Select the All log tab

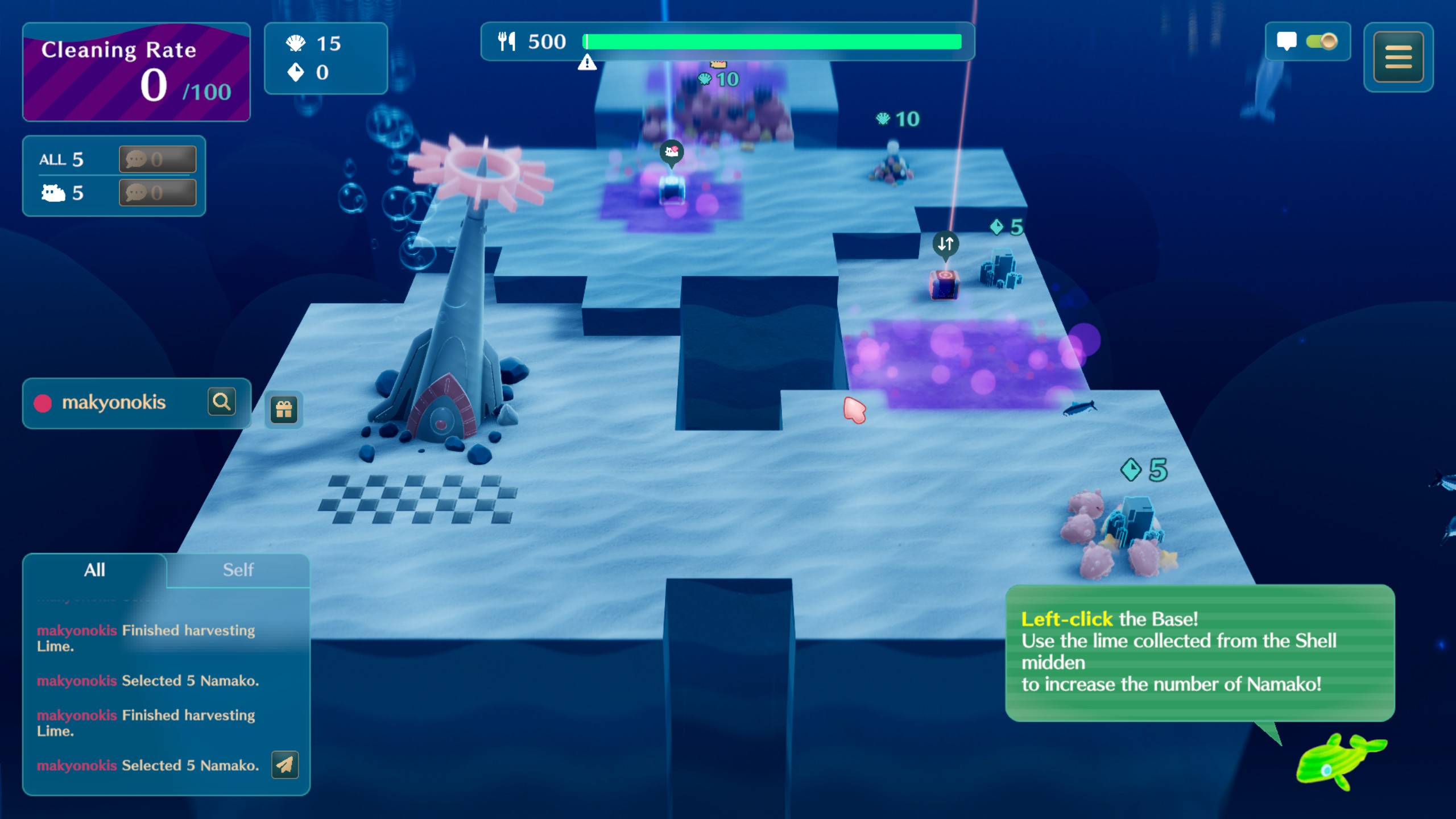tap(94, 570)
